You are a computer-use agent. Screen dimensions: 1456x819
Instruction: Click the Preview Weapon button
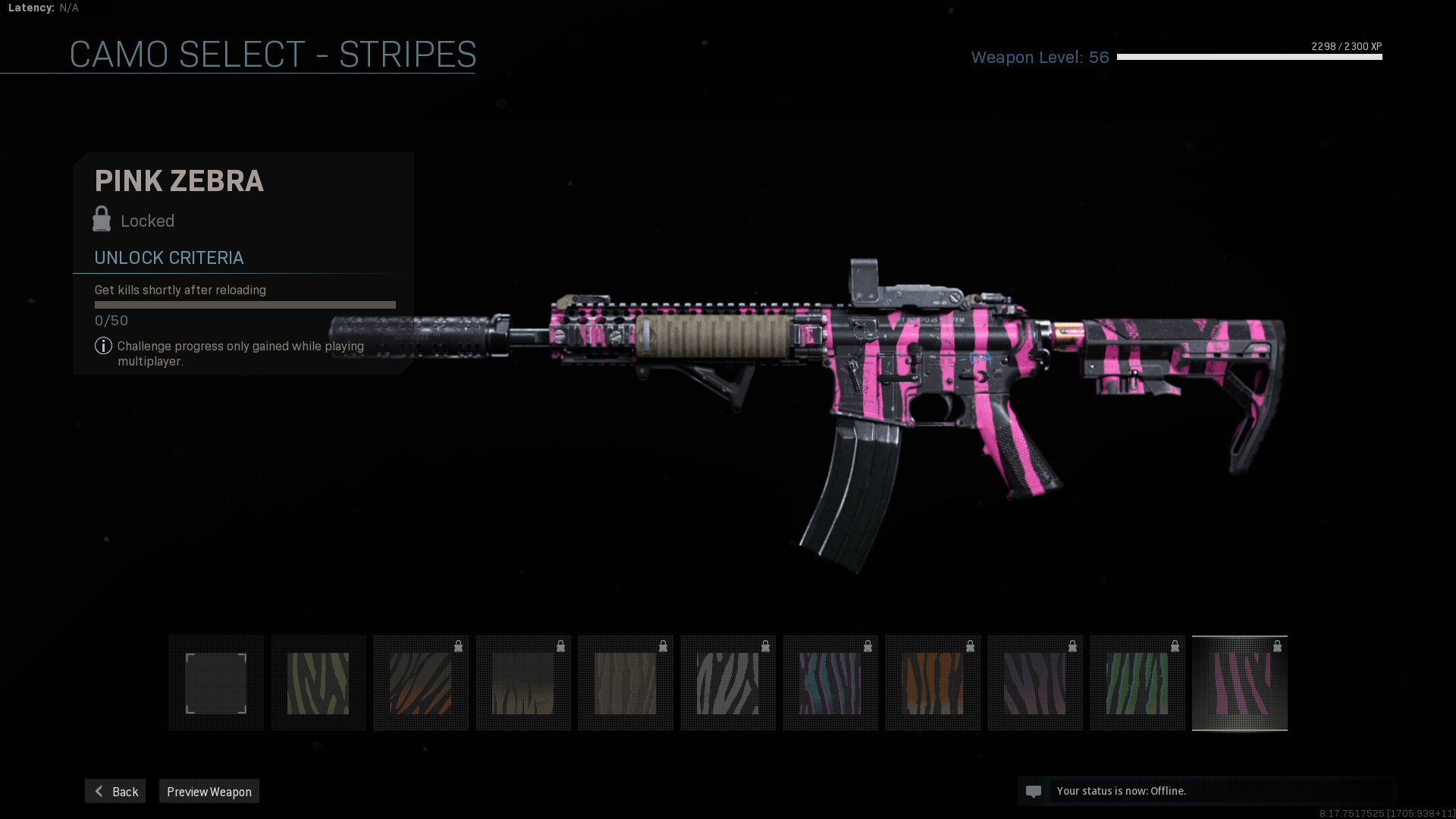(209, 791)
